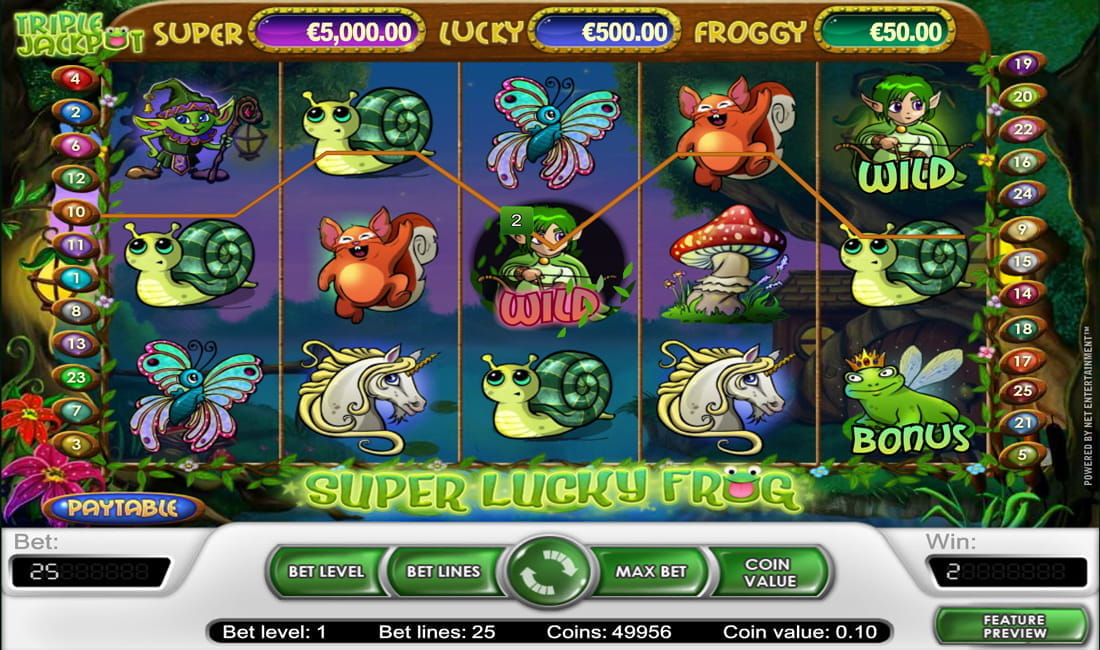Viewport: 1100px width, 650px height.
Task: Change the Coin Value
Action: click(770, 572)
